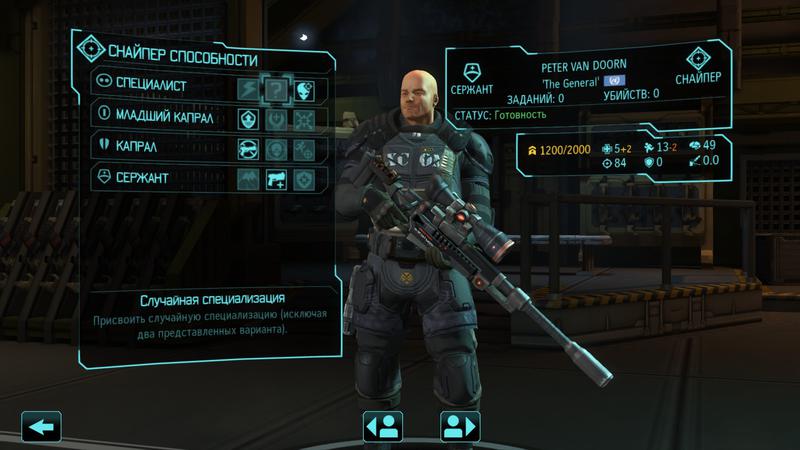Go back with the left arrow button
This screenshot has width=800, height=450.
pos(41,425)
